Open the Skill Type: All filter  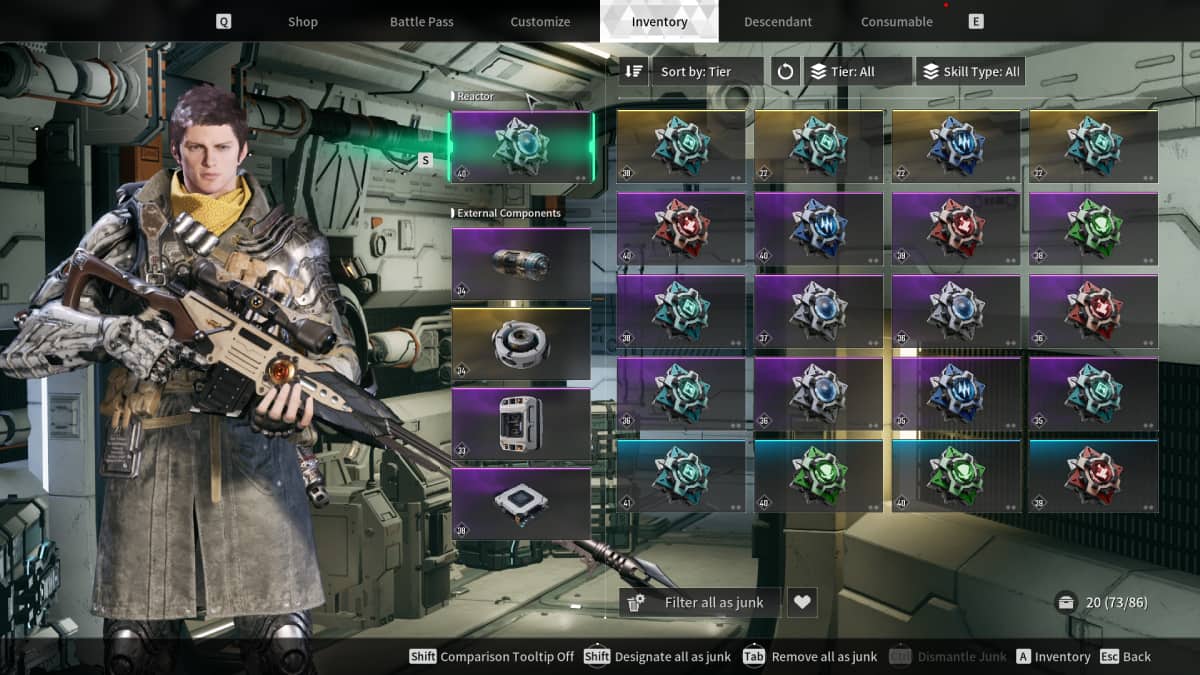coord(970,72)
